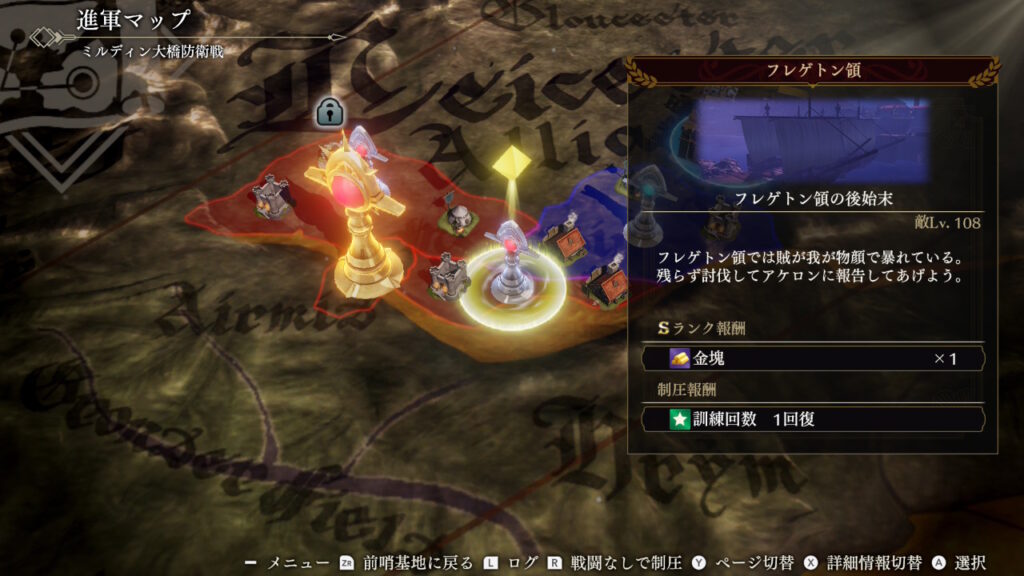Select the domed tent survey spot
Viewport: 1024px width, 576px height.
coord(458,216)
